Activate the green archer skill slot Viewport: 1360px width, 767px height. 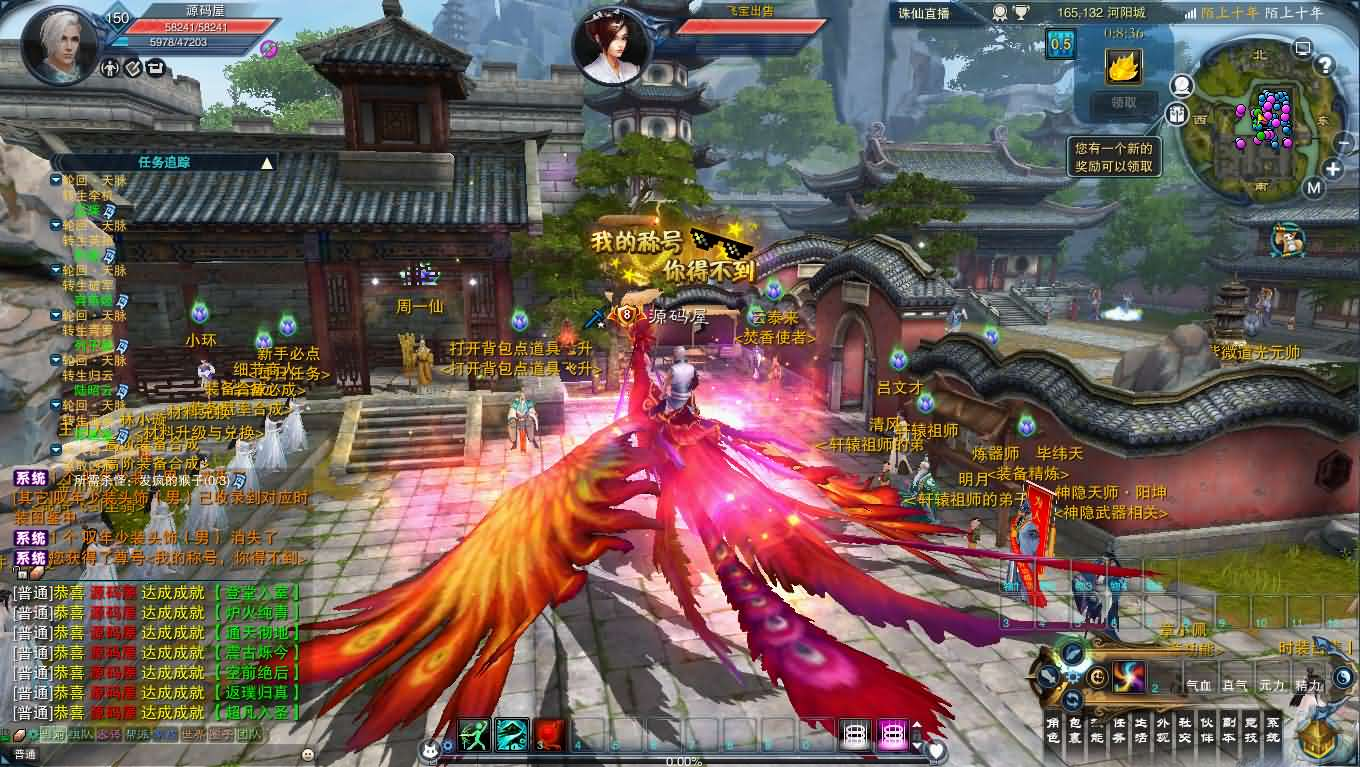(475, 735)
